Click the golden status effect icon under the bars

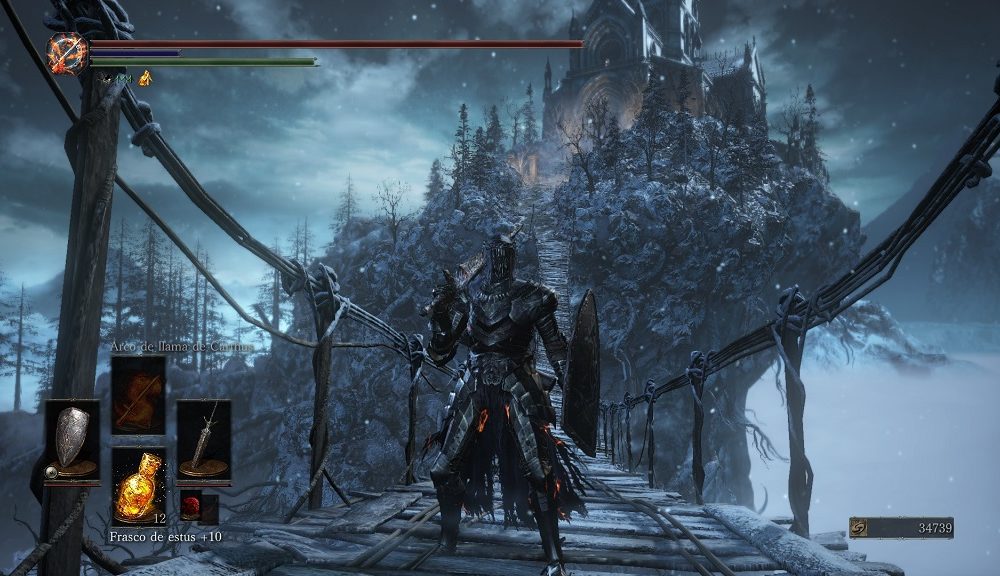tap(145, 78)
